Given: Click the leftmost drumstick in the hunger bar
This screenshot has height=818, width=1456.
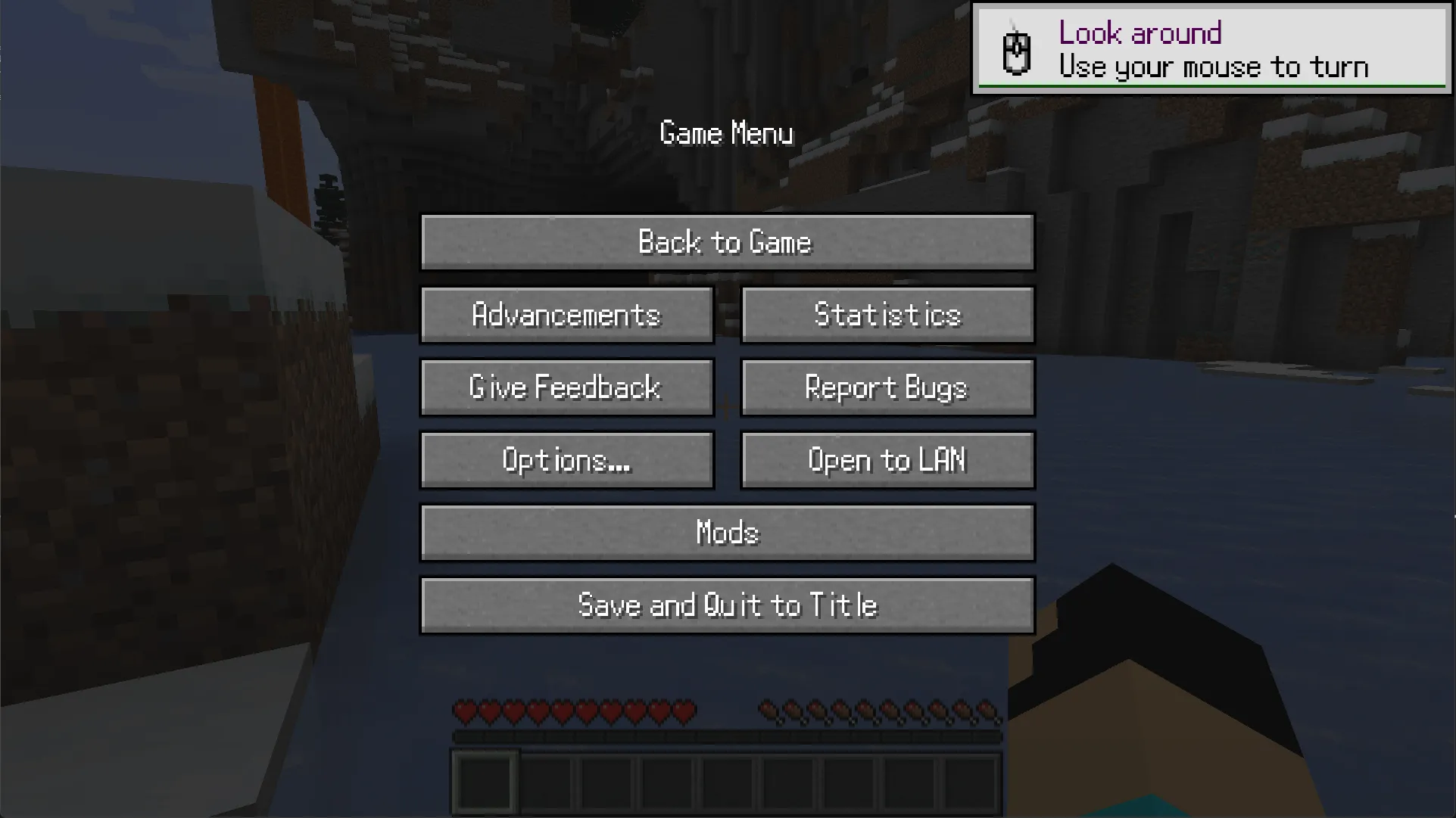Looking at the screenshot, I should click(769, 712).
